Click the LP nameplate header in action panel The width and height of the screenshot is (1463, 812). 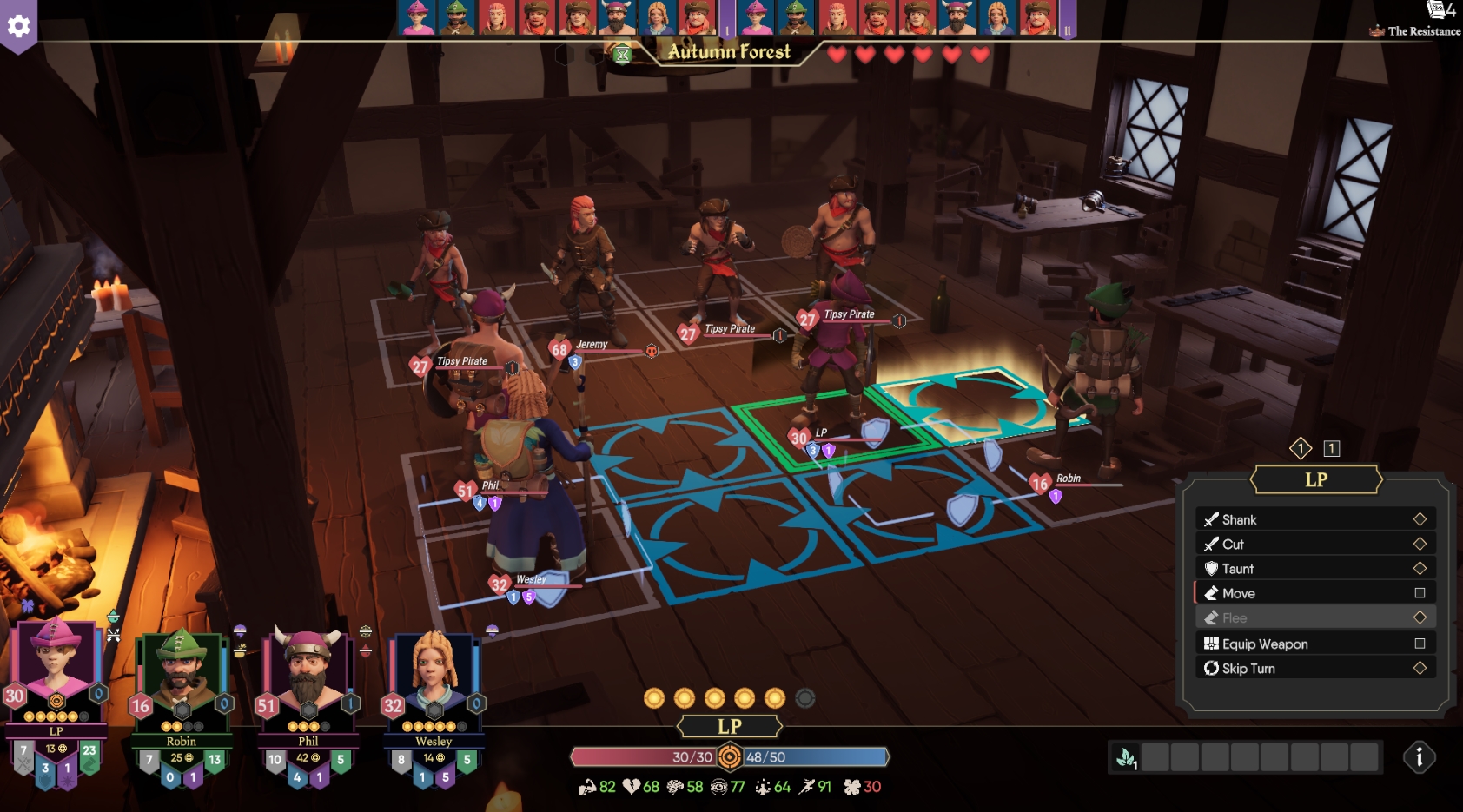(x=1315, y=479)
